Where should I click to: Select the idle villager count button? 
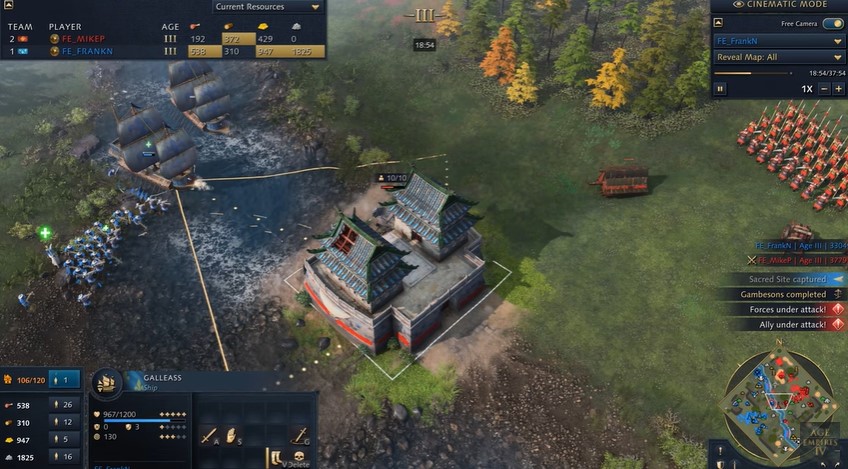(65, 380)
